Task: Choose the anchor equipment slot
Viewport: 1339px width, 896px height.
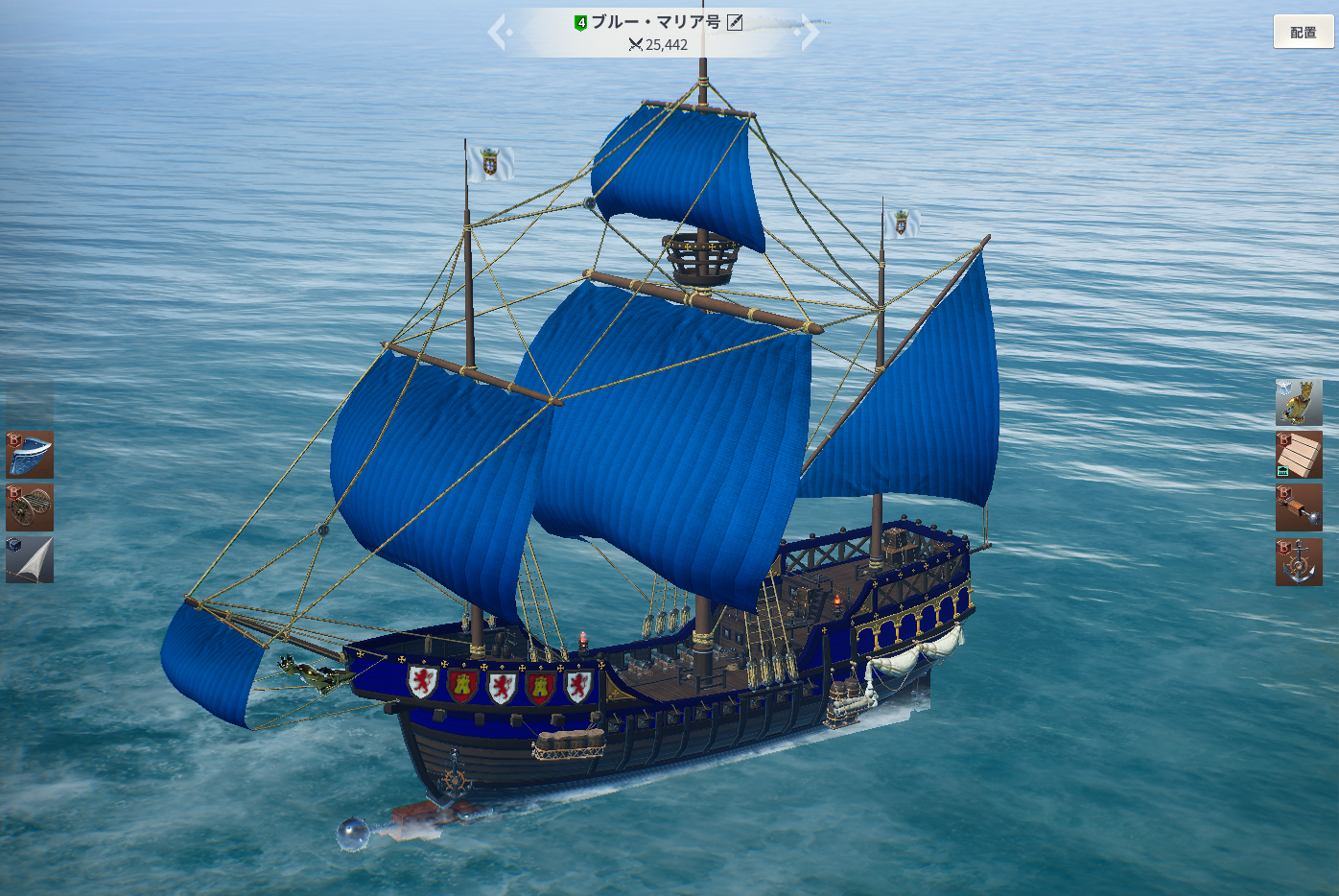Action: click(1299, 562)
